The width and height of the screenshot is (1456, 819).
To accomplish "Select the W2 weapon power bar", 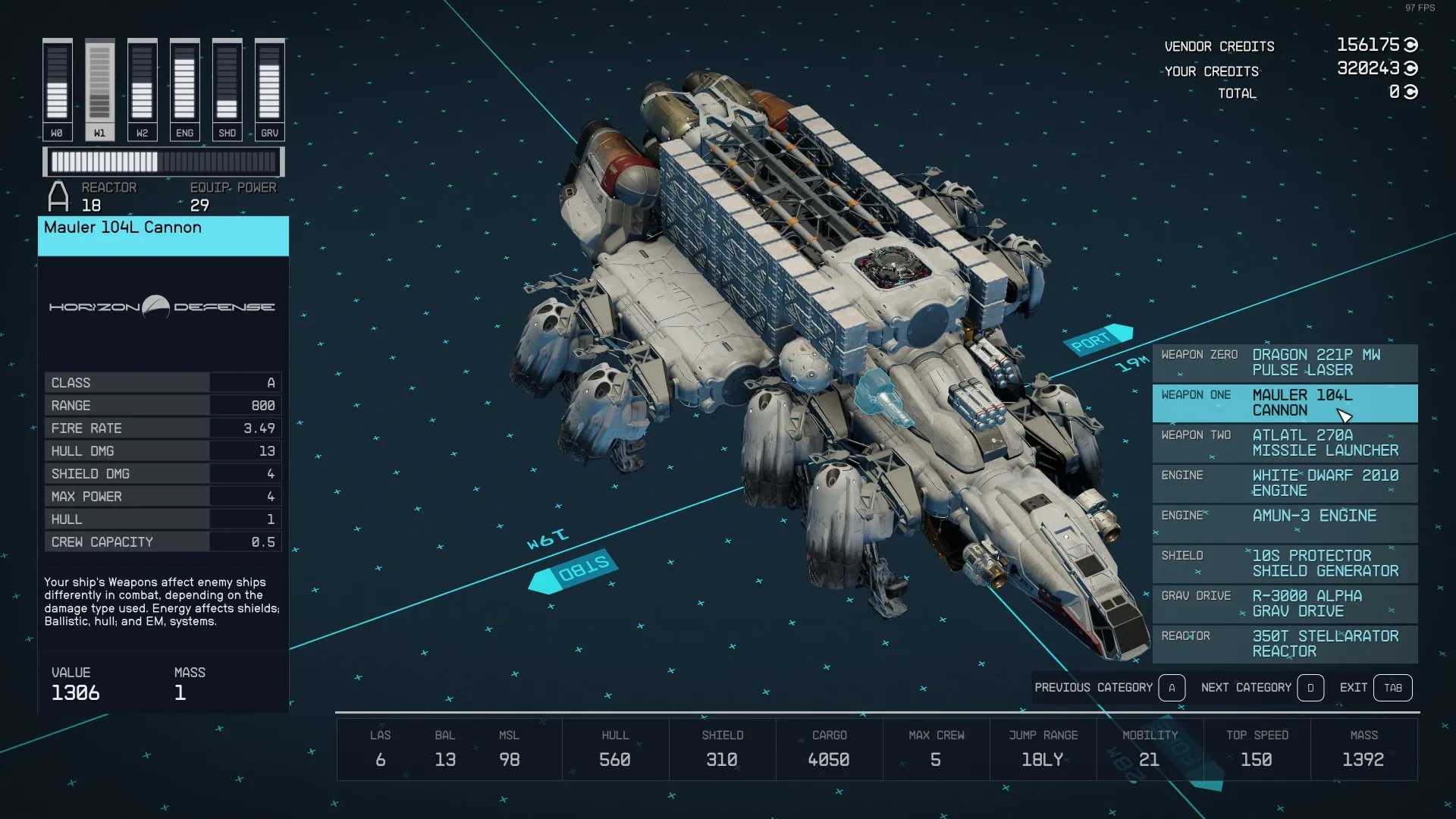I will tap(142, 89).
